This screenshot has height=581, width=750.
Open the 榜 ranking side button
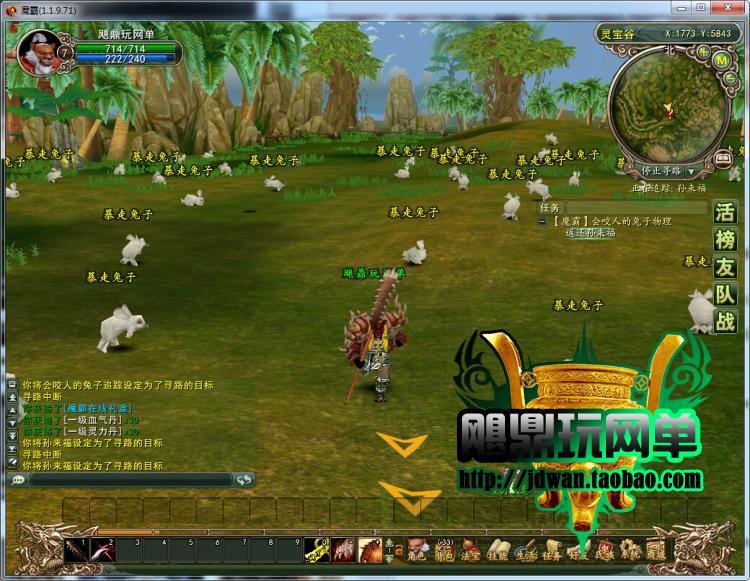point(725,240)
